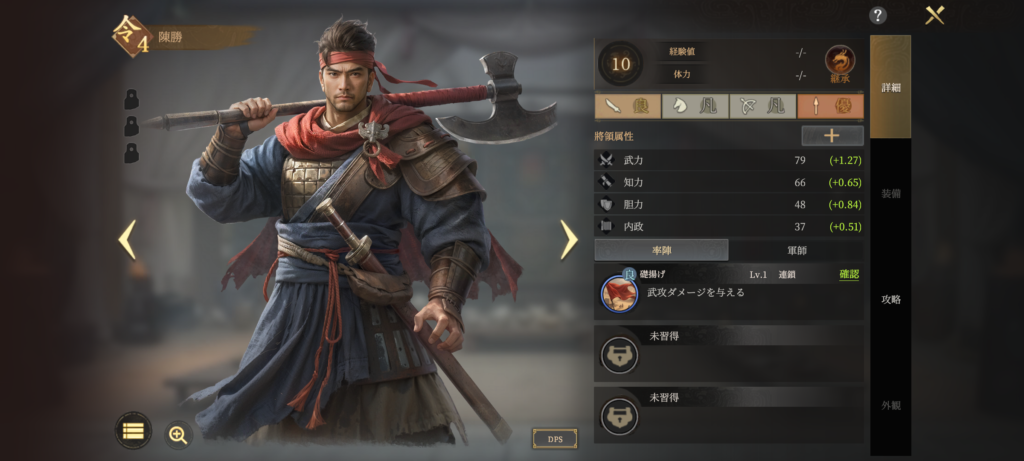Show the next general with right arrow
This screenshot has width=1024, height=461.
[568, 239]
